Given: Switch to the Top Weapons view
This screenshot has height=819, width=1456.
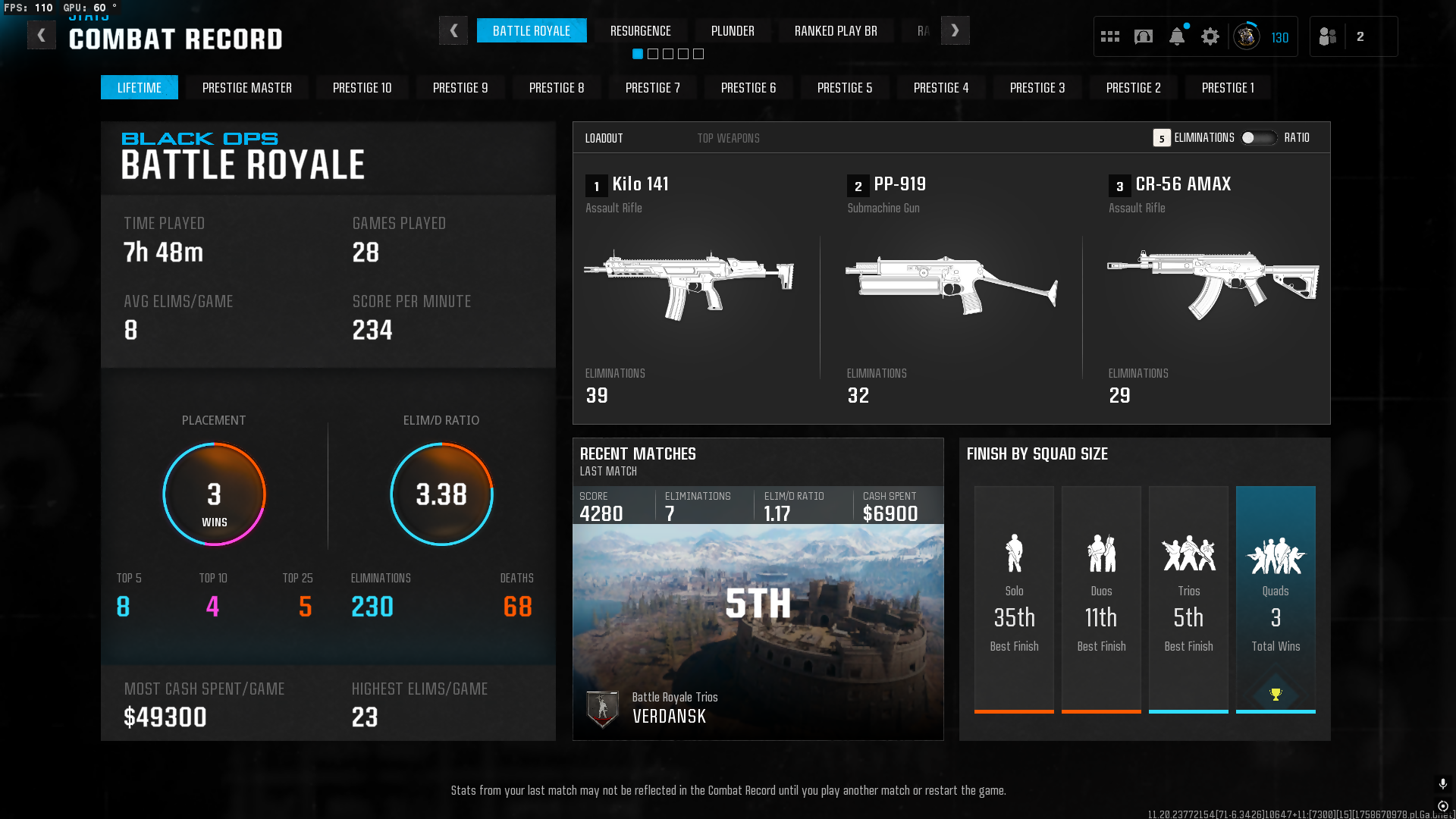Looking at the screenshot, I should click(728, 138).
